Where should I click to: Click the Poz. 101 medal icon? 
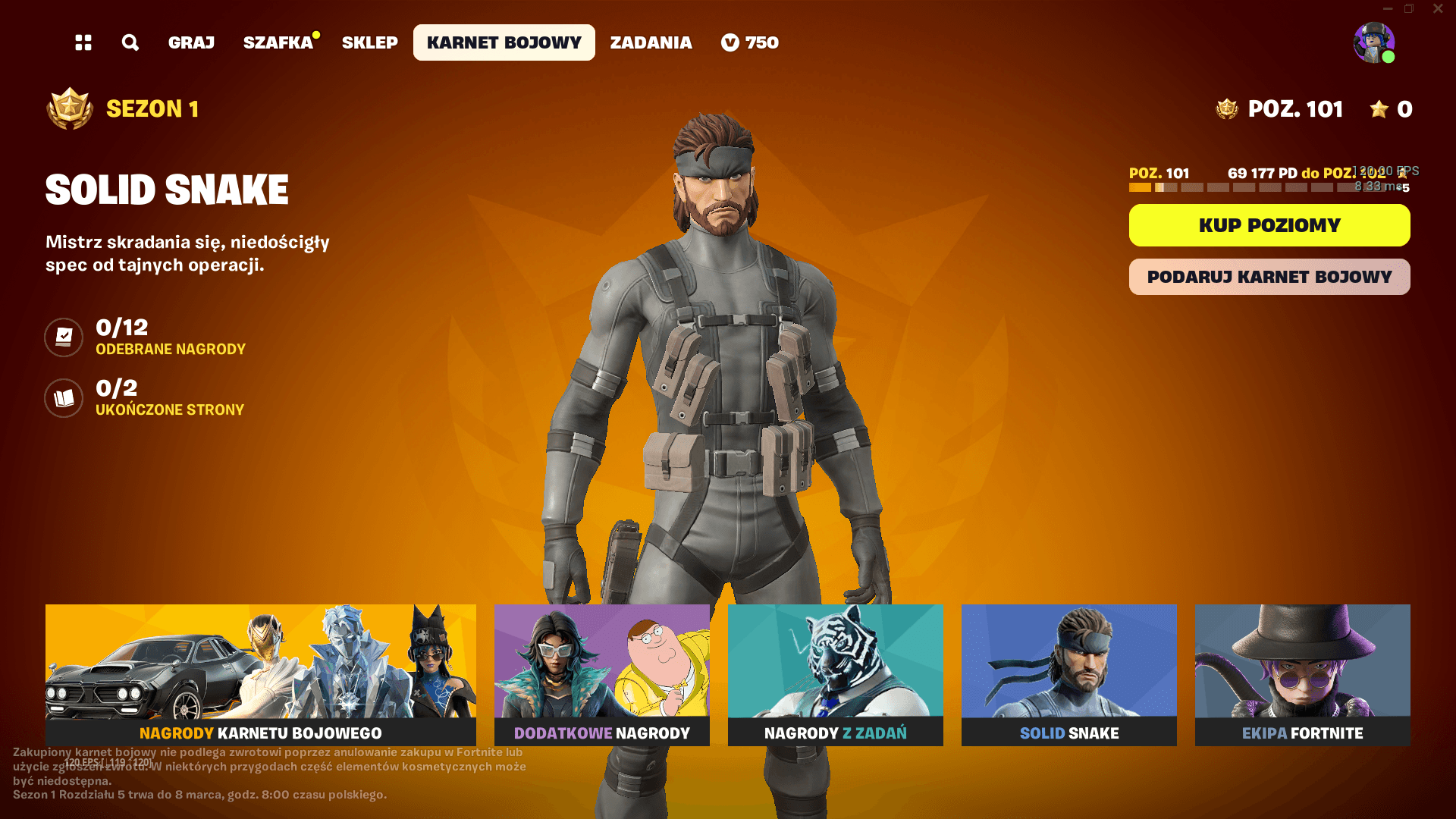1226,108
